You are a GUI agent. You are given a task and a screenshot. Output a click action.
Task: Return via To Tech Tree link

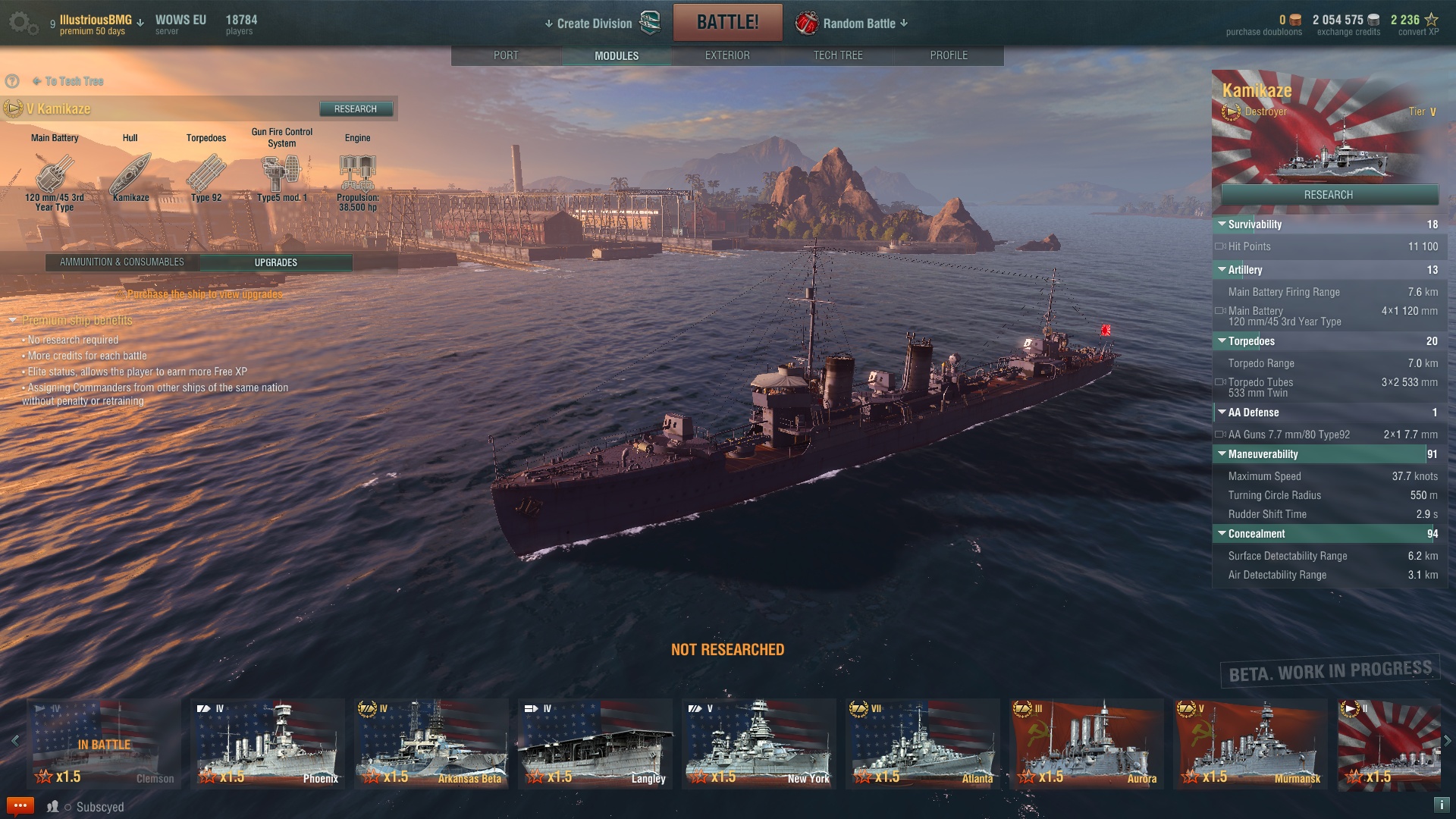point(74,81)
